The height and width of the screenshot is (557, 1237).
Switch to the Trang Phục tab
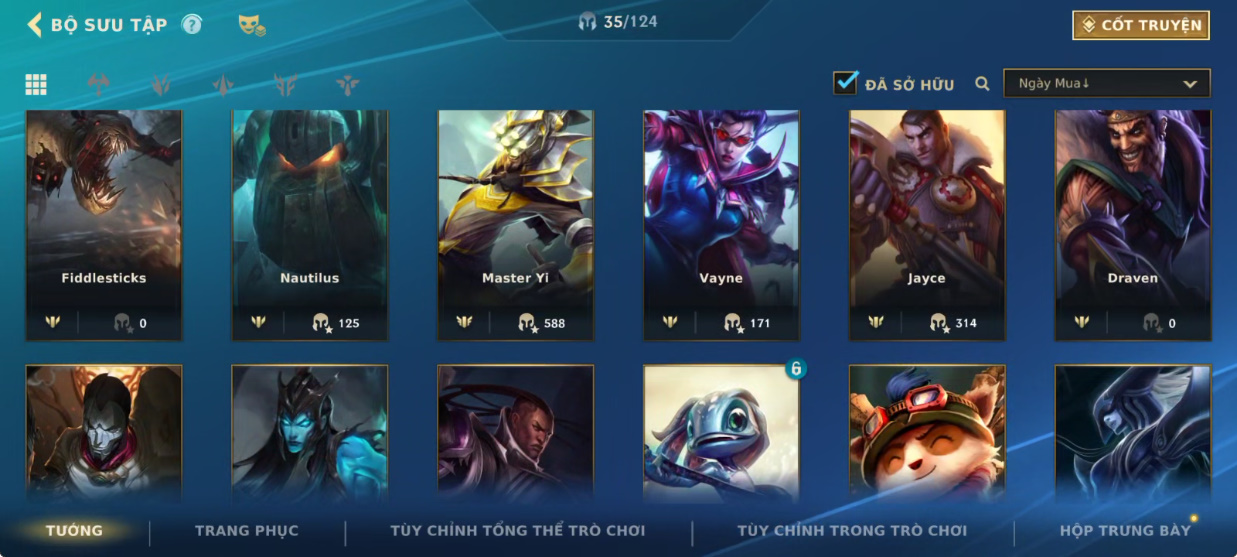(246, 531)
